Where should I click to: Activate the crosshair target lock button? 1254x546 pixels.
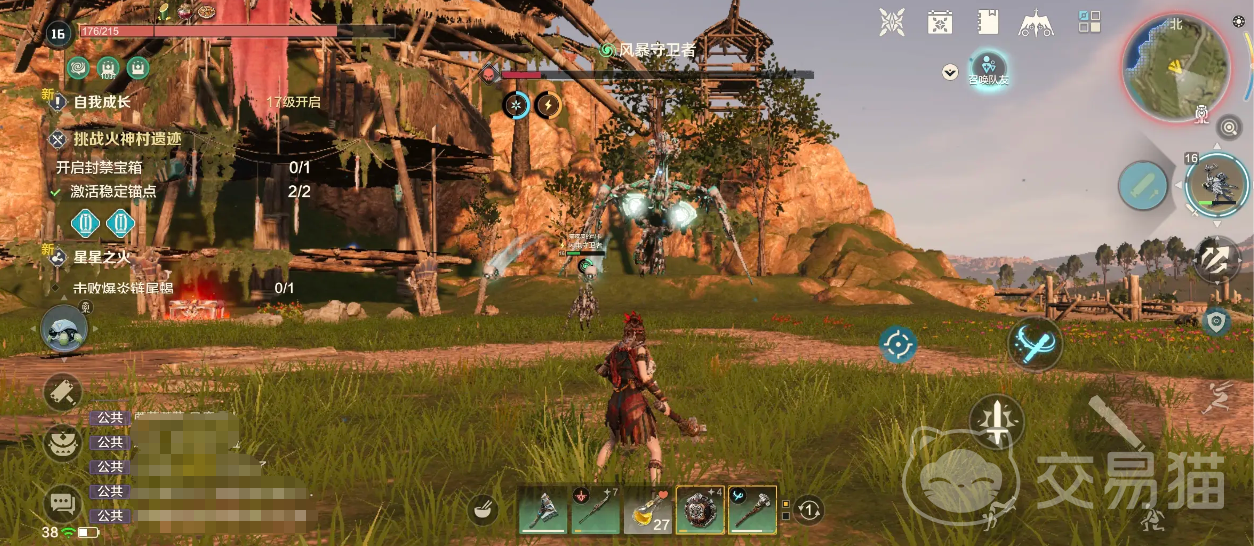tap(898, 345)
